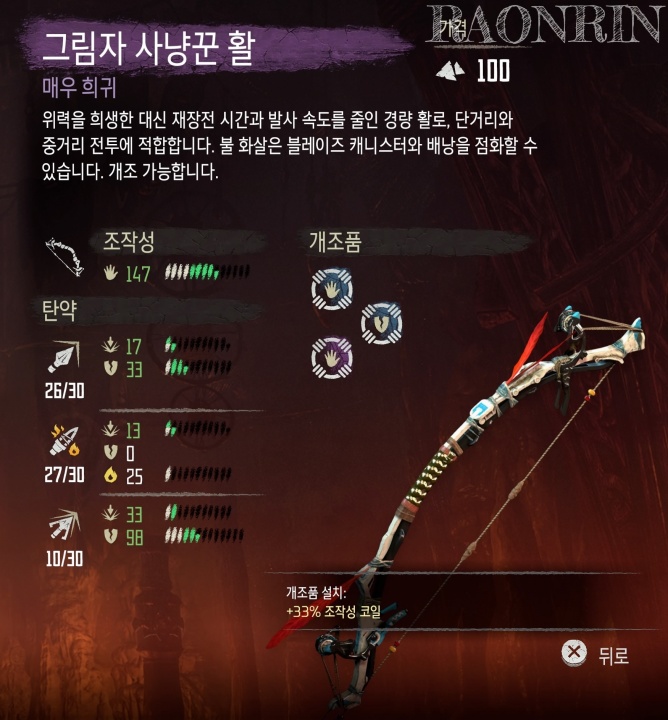Click the small bow icon beside 조작성
This screenshot has width=668, height=720.
(x=65, y=258)
